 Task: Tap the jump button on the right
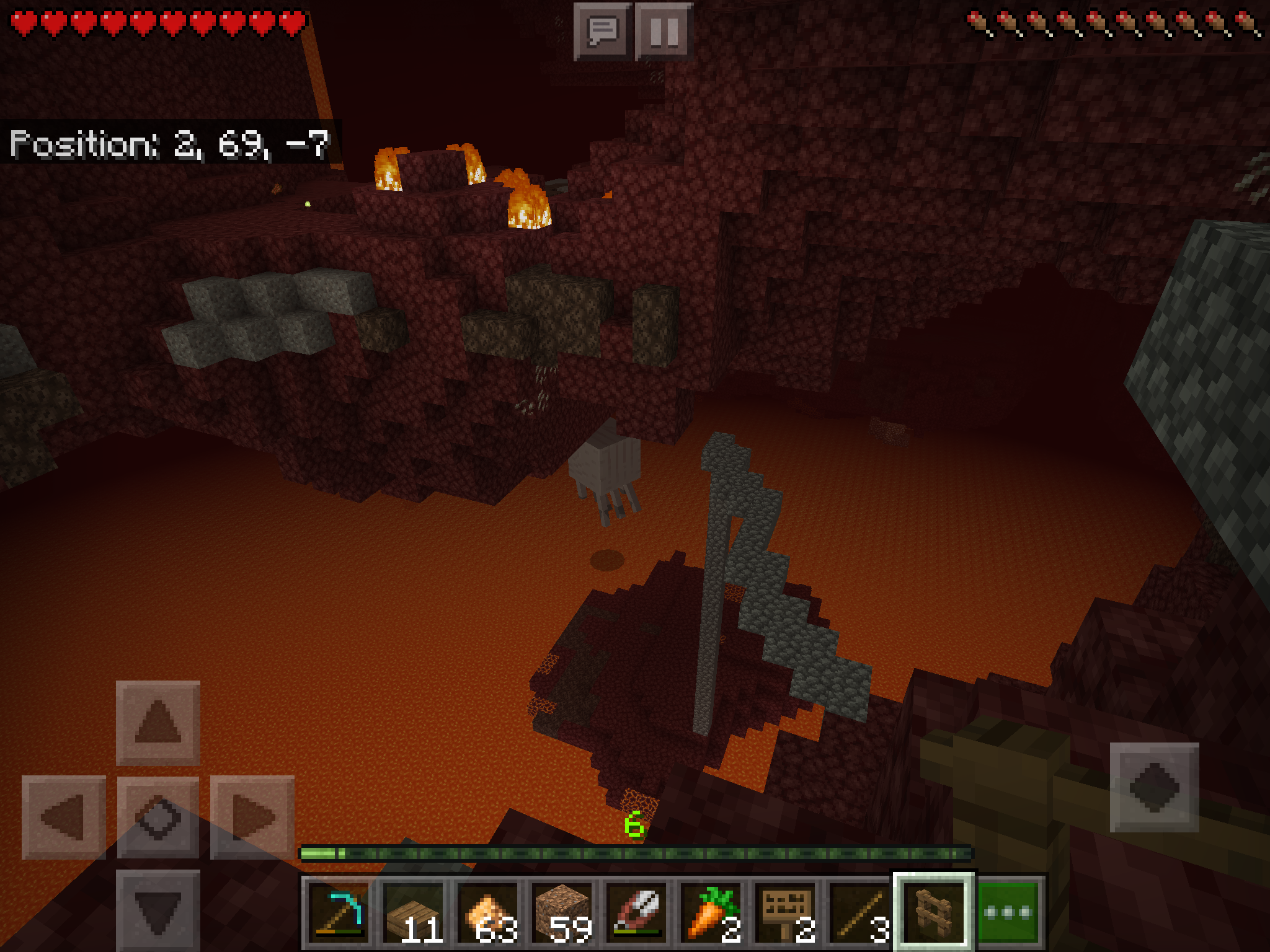[x=1154, y=787]
